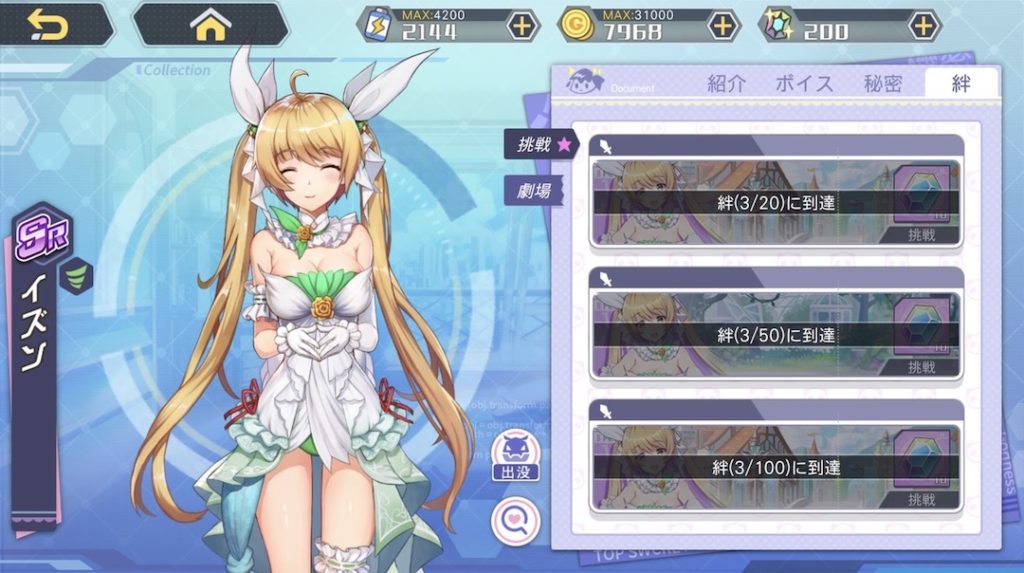Select the 絆 tab

[x=961, y=84]
